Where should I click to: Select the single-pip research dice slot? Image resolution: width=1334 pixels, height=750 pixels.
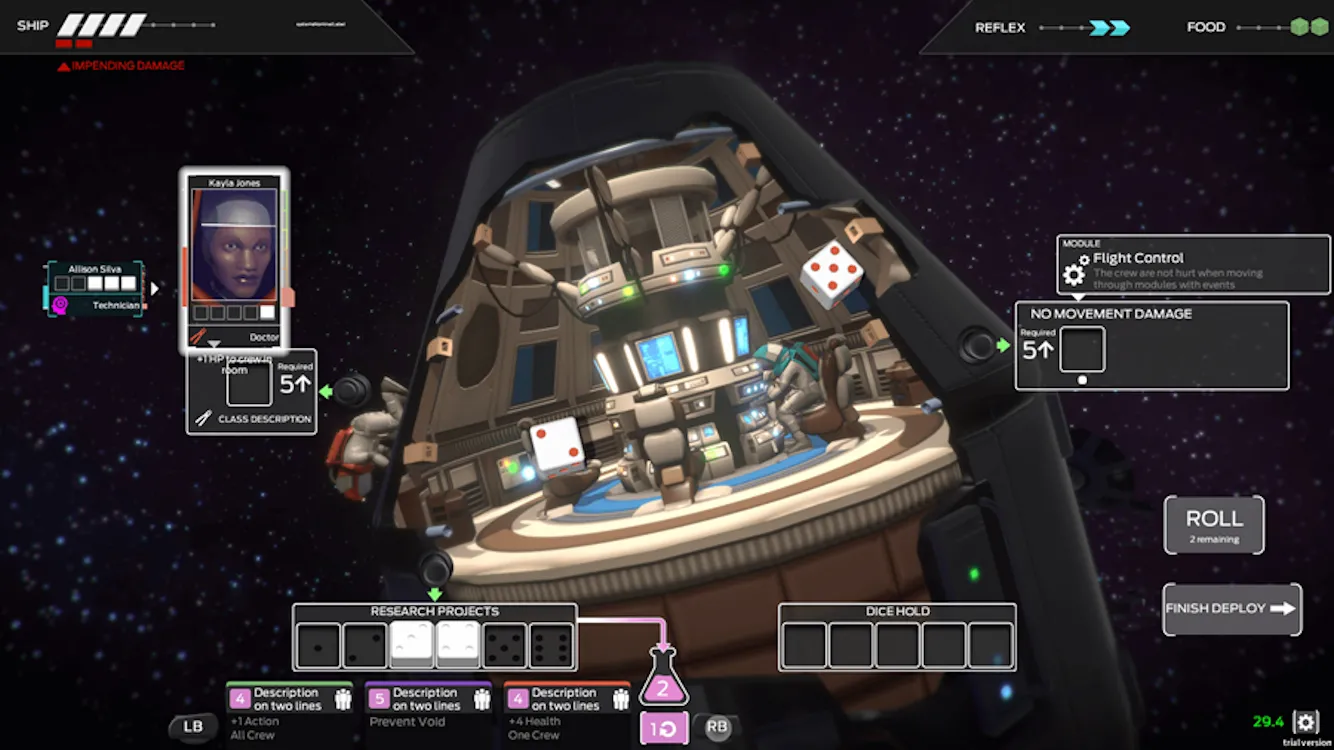(319, 646)
